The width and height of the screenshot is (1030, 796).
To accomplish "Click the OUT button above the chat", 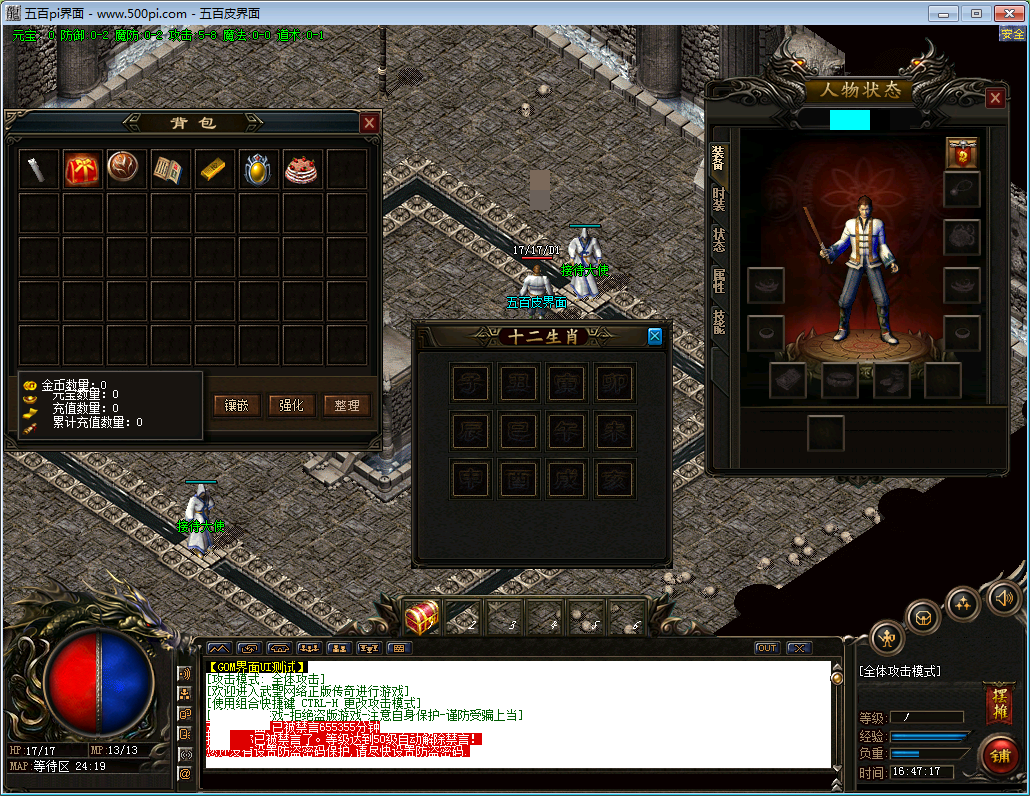I will (x=767, y=648).
